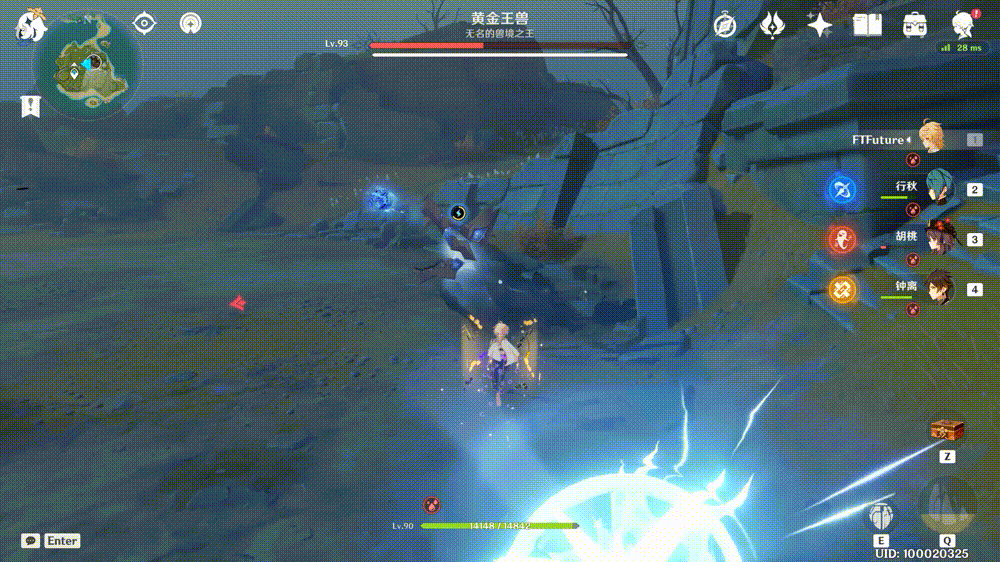The image size is (1000, 562).
Task: Activate the active character's elemental skill icon
Action: 881,514
